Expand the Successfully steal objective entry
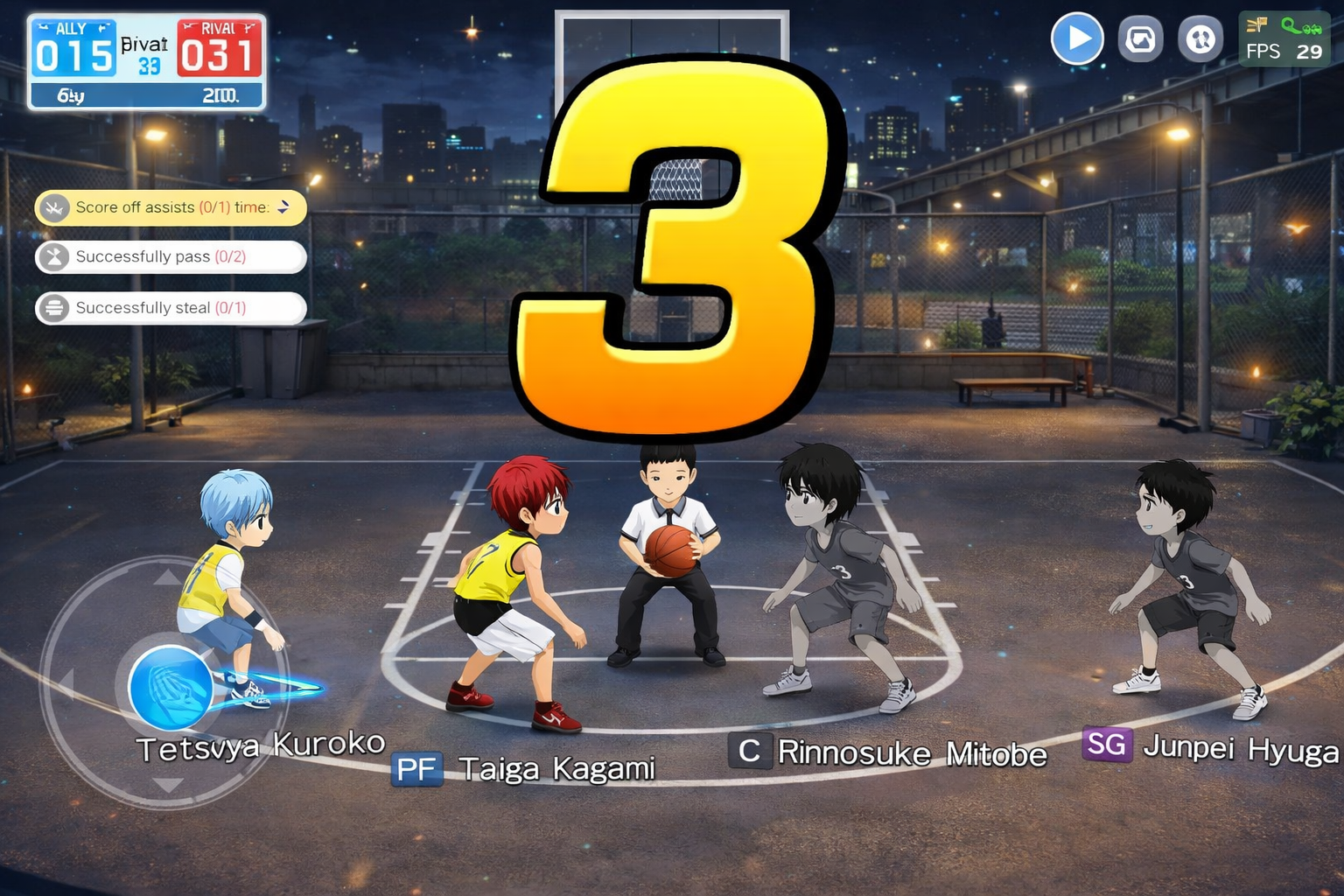 171,308
